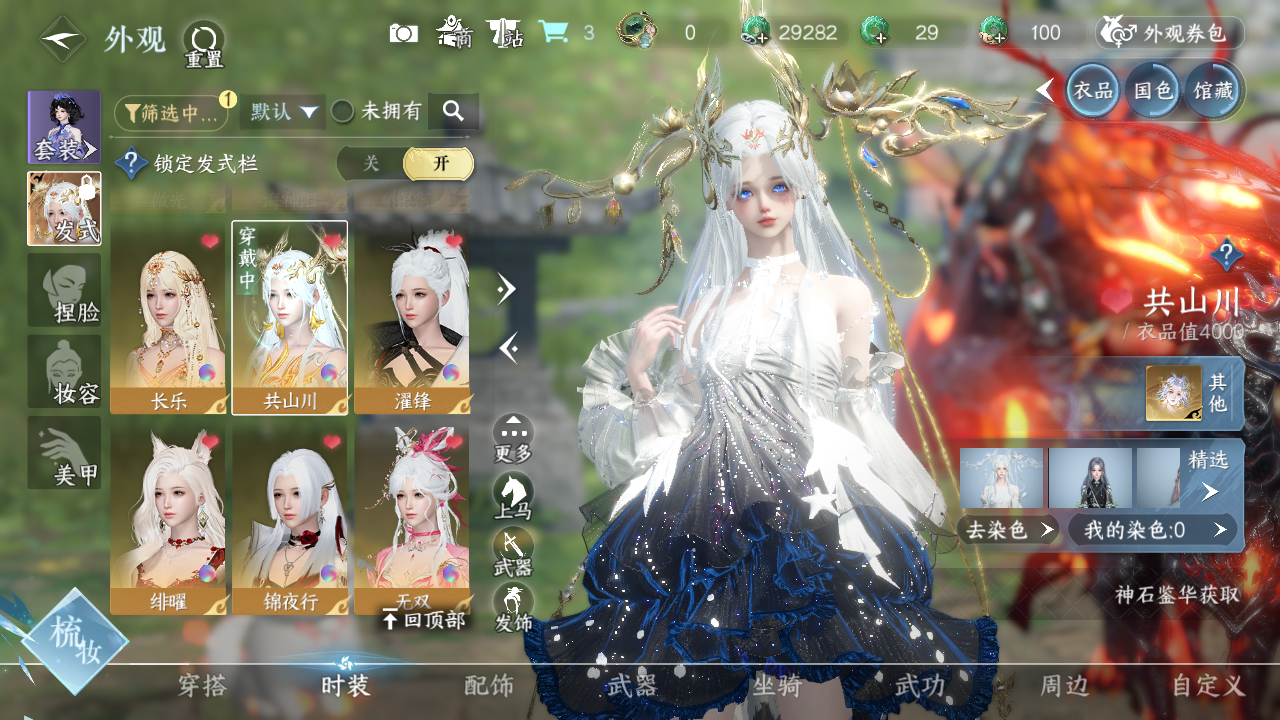Open the 国色 tab at top right
Image resolution: width=1280 pixels, height=720 pixels.
pyautogui.click(x=1152, y=91)
